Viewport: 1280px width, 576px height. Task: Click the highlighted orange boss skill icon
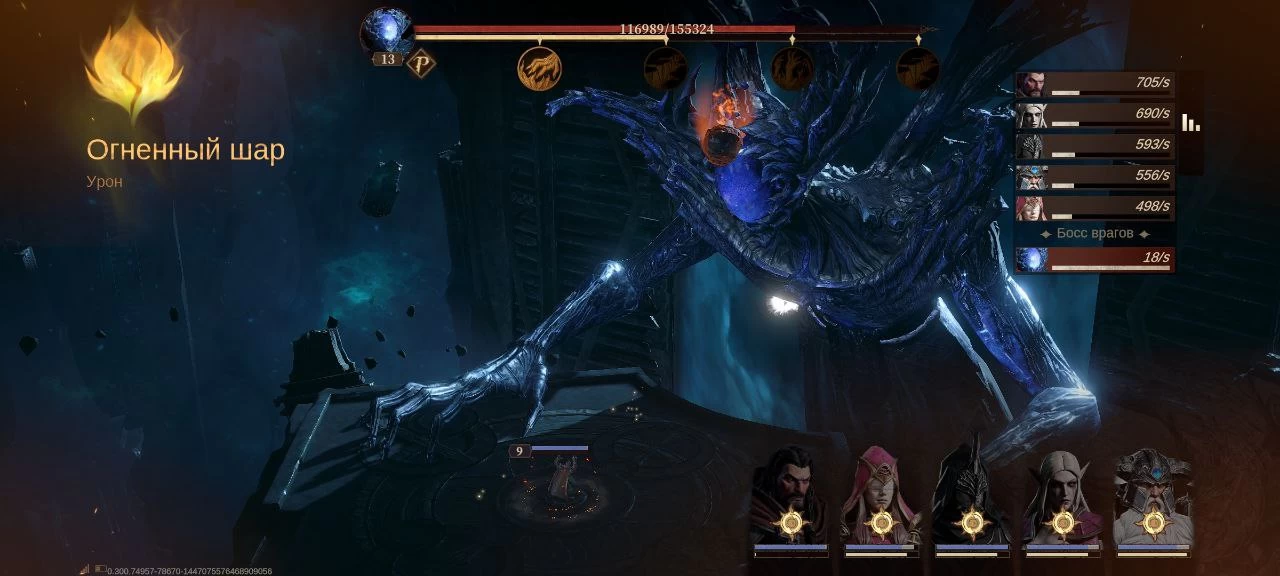click(x=539, y=68)
